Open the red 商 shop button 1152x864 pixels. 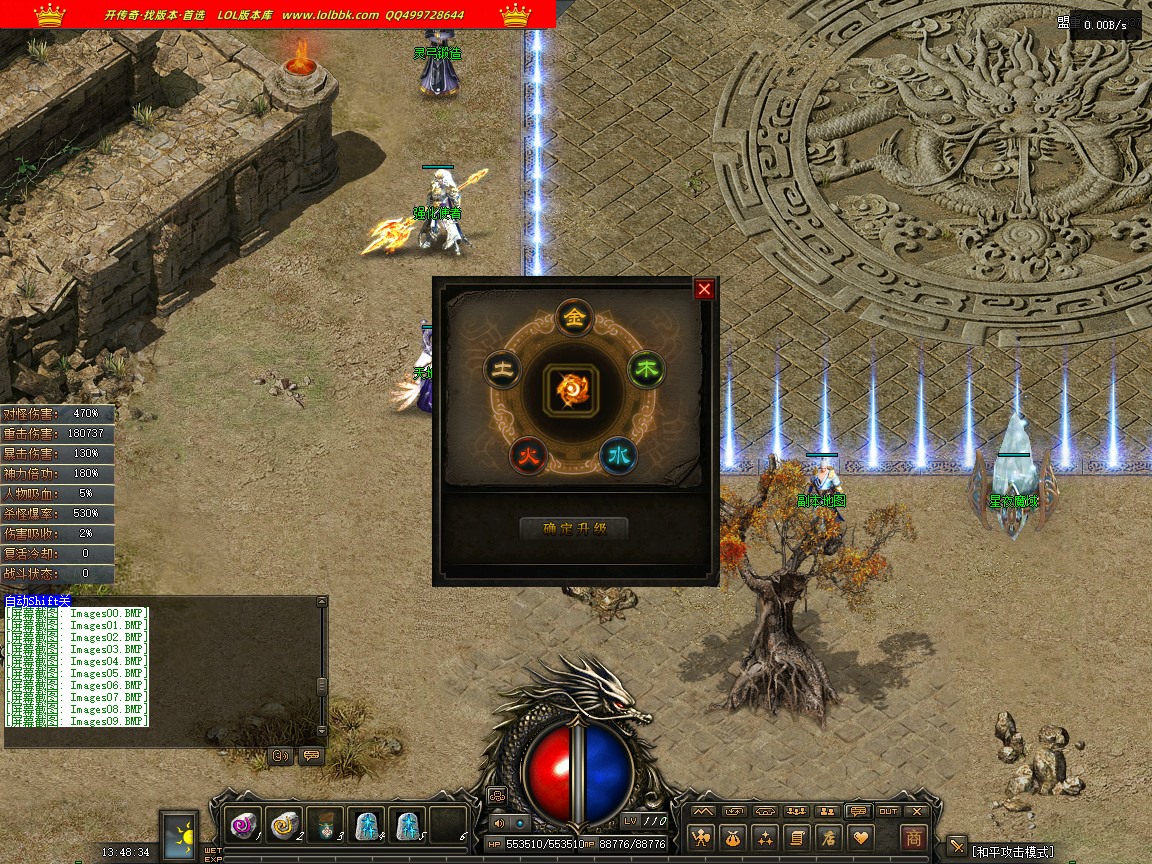[x=913, y=837]
